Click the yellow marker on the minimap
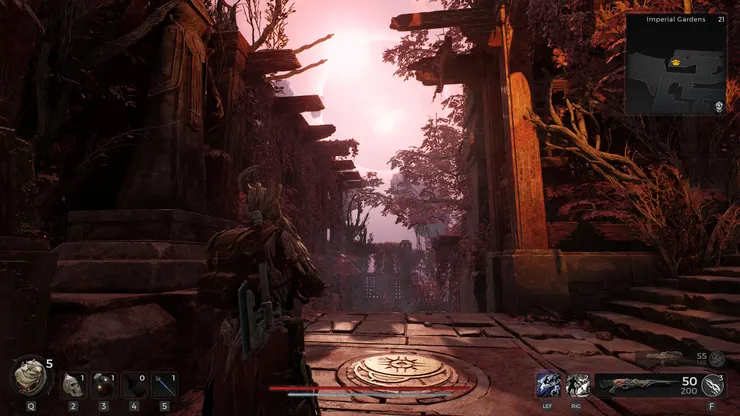Image resolution: width=740 pixels, height=416 pixels. (676, 62)
